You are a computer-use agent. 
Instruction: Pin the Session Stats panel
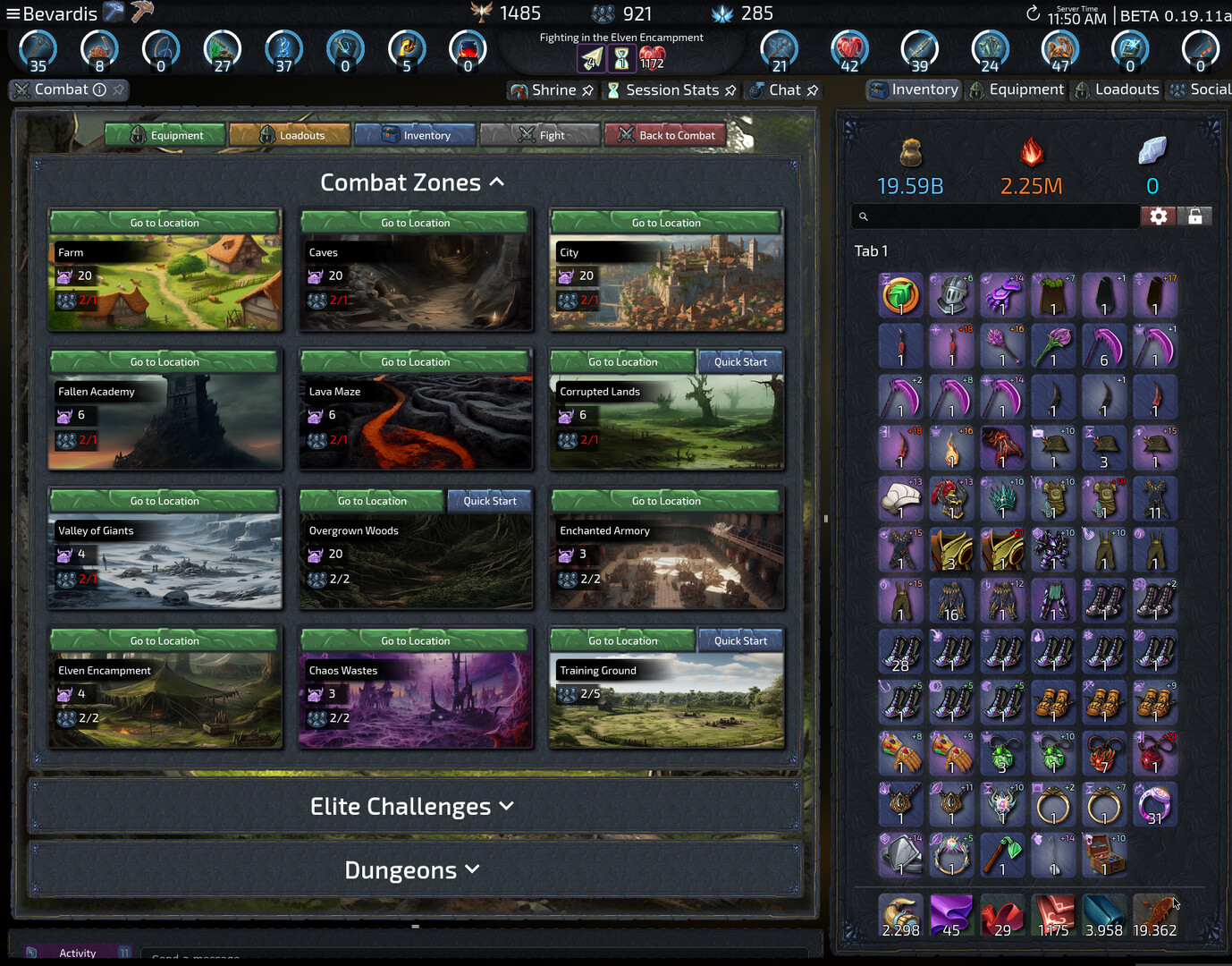(731, 89)
